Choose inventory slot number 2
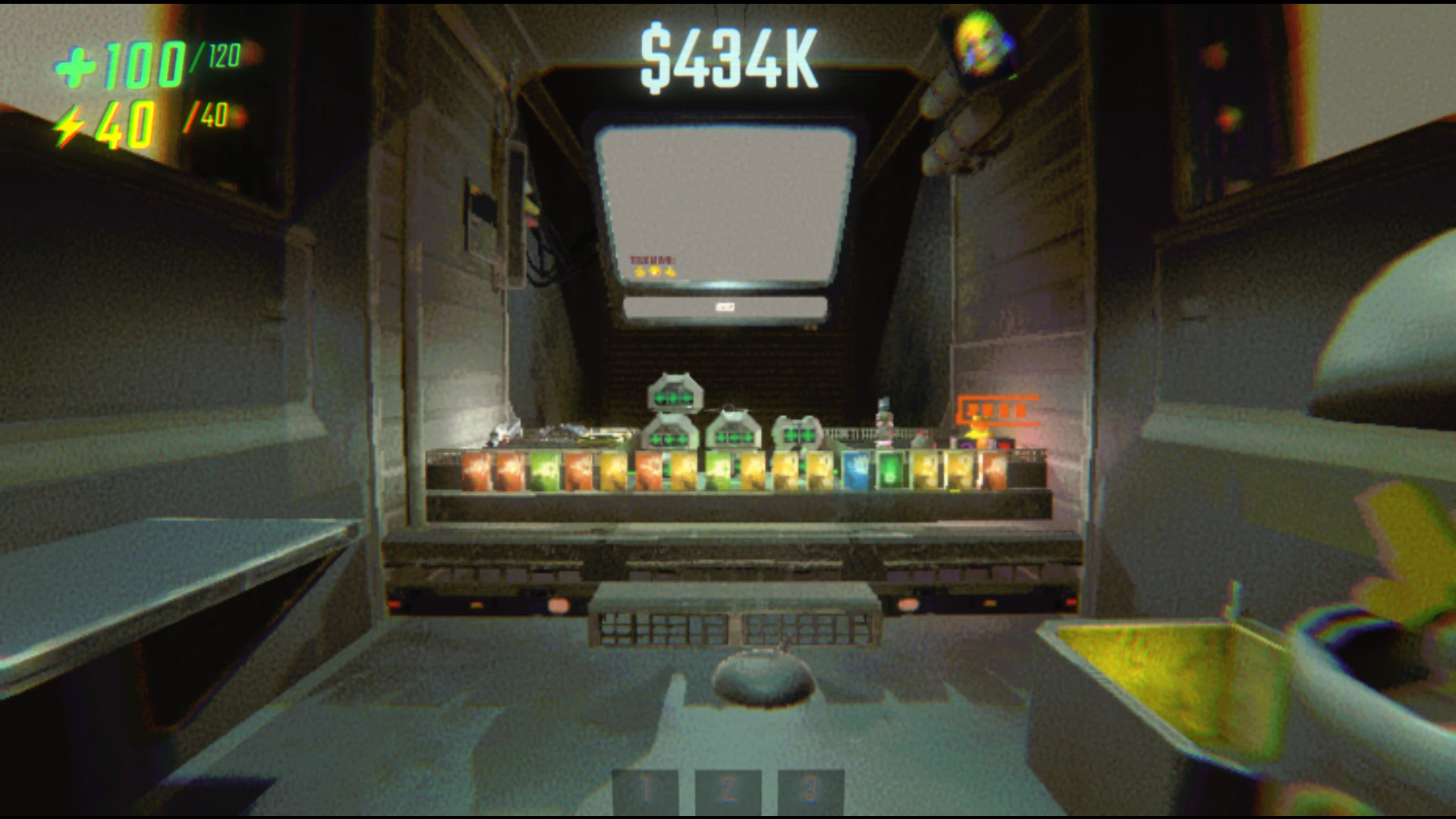 click(728, 792)
